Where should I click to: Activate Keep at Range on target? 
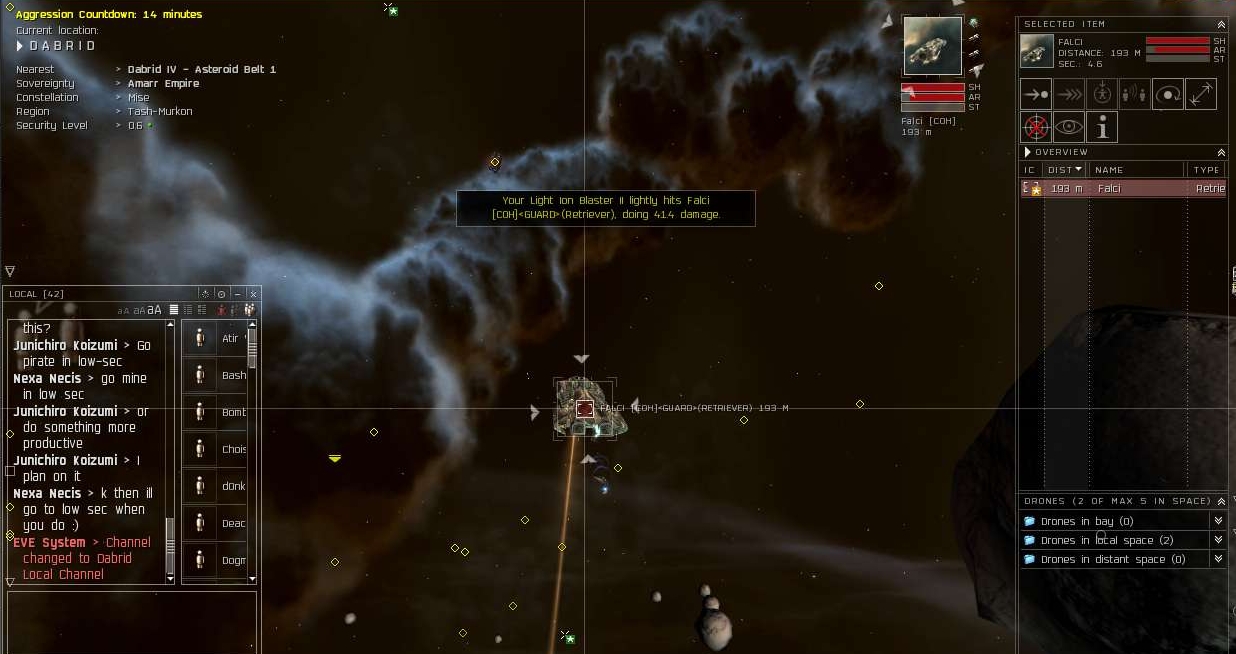click(1200, 94)
